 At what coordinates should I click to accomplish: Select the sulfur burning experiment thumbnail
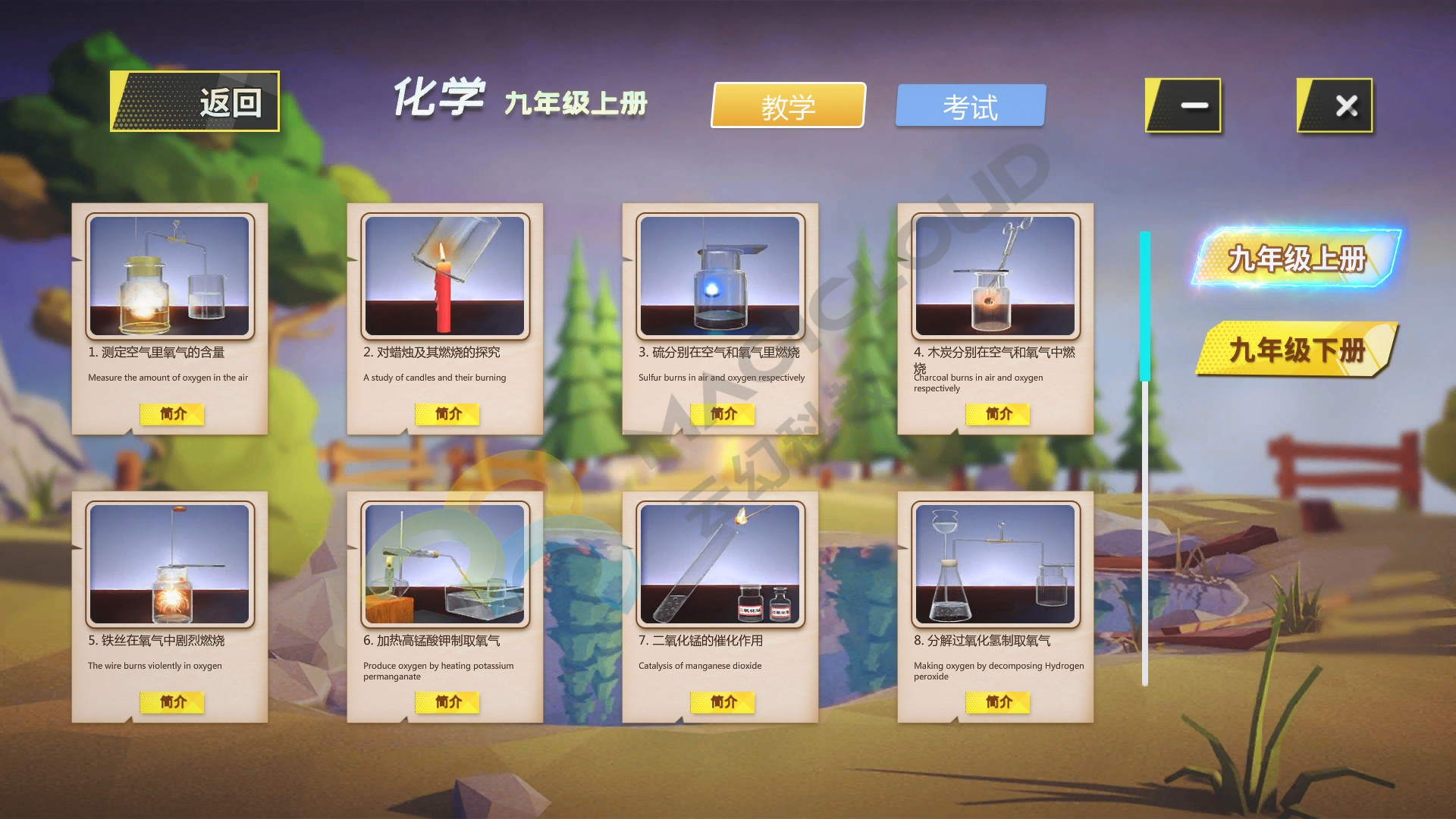722,277
